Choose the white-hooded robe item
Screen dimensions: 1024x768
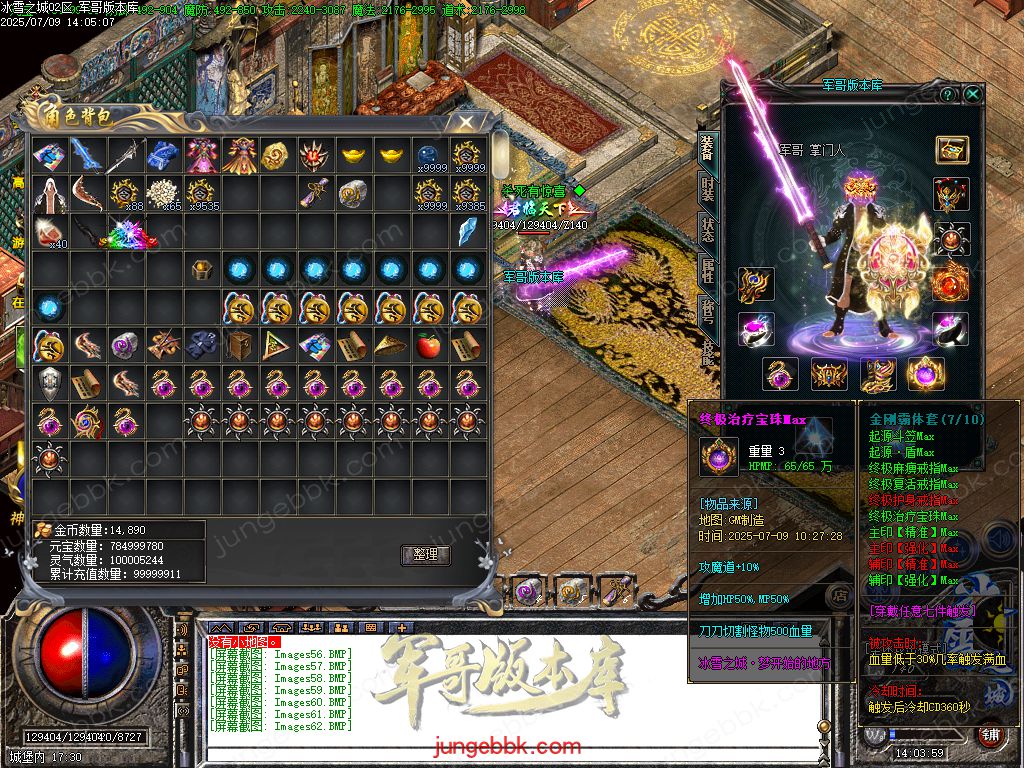tap(49, 194)
